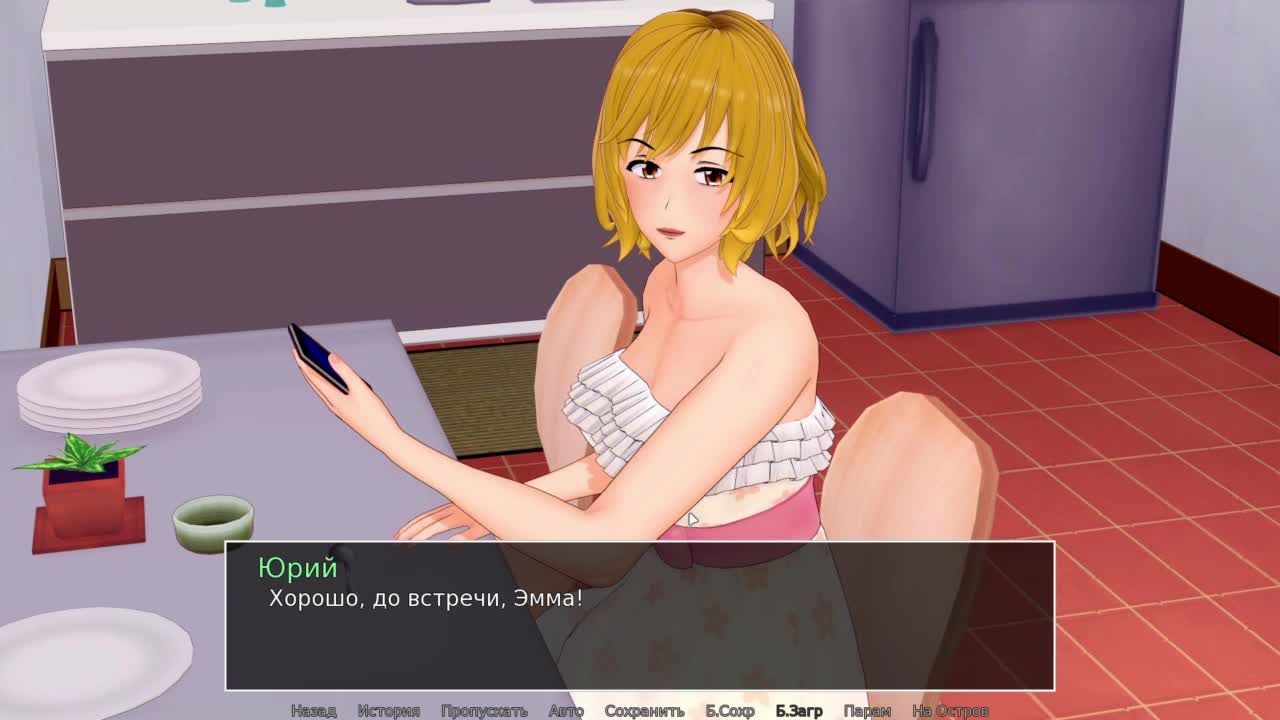Open the Сохранить (Save) menu

[644, 711]
